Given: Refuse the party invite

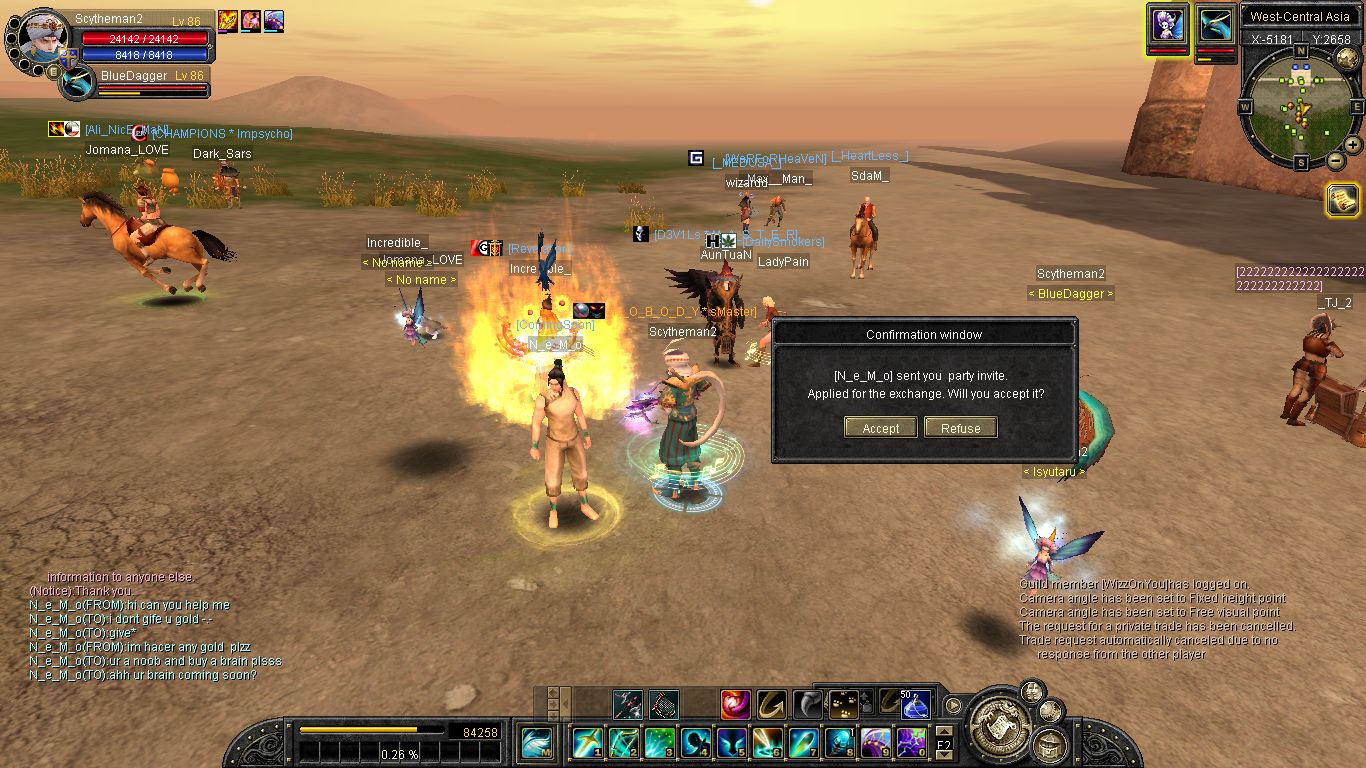Looking at the screenshot, I should 960,428.
